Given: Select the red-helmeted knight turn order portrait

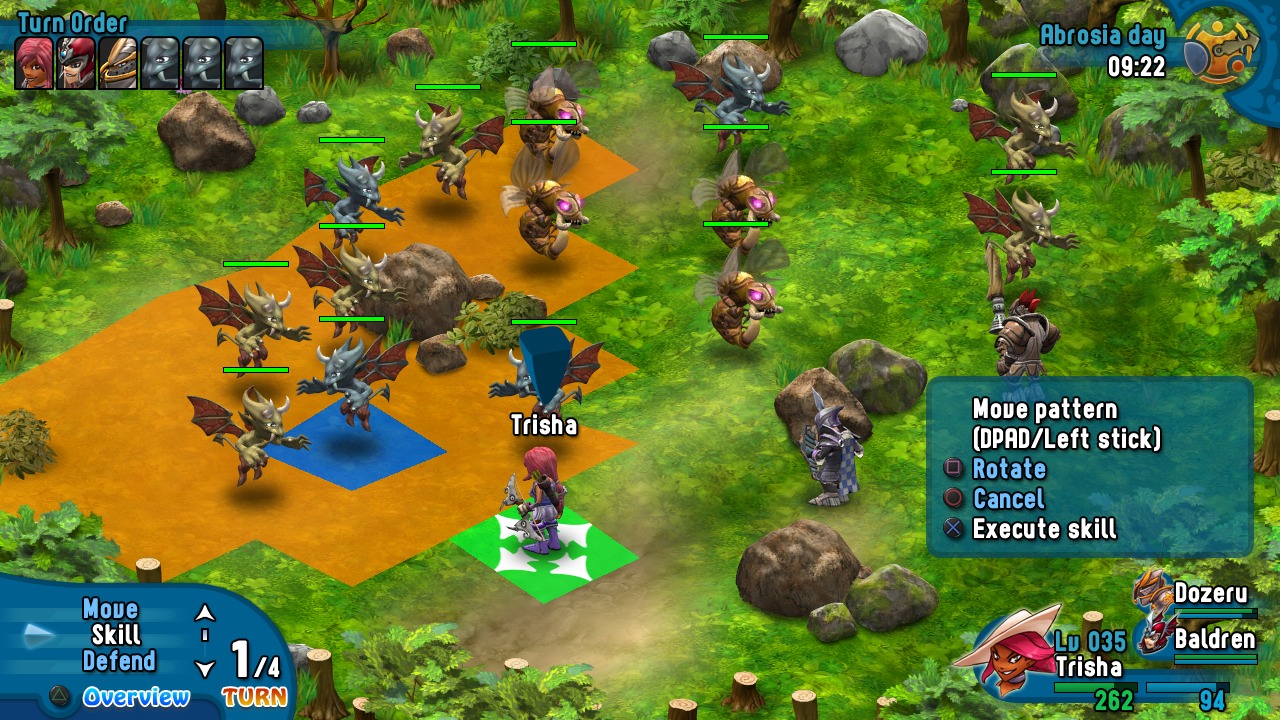Looking at the screenshot, I should point(77,63).
